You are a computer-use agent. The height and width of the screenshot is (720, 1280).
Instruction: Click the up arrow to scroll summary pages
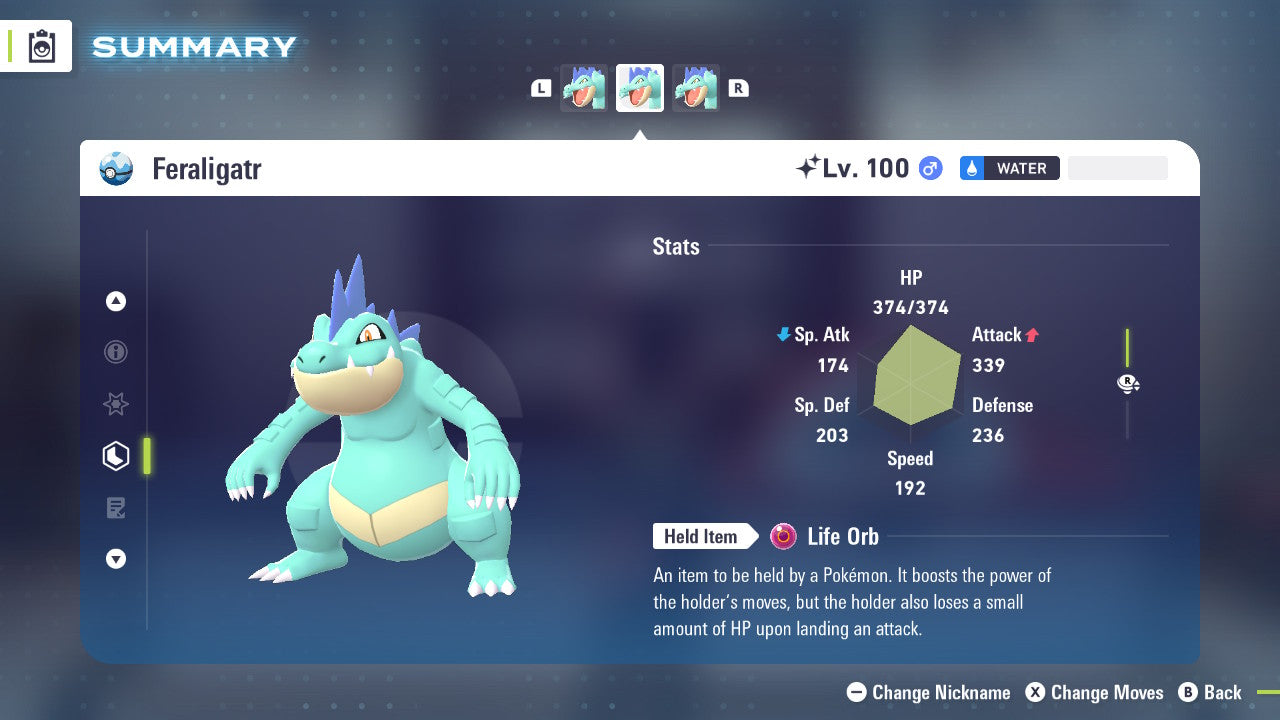point(115,301)
